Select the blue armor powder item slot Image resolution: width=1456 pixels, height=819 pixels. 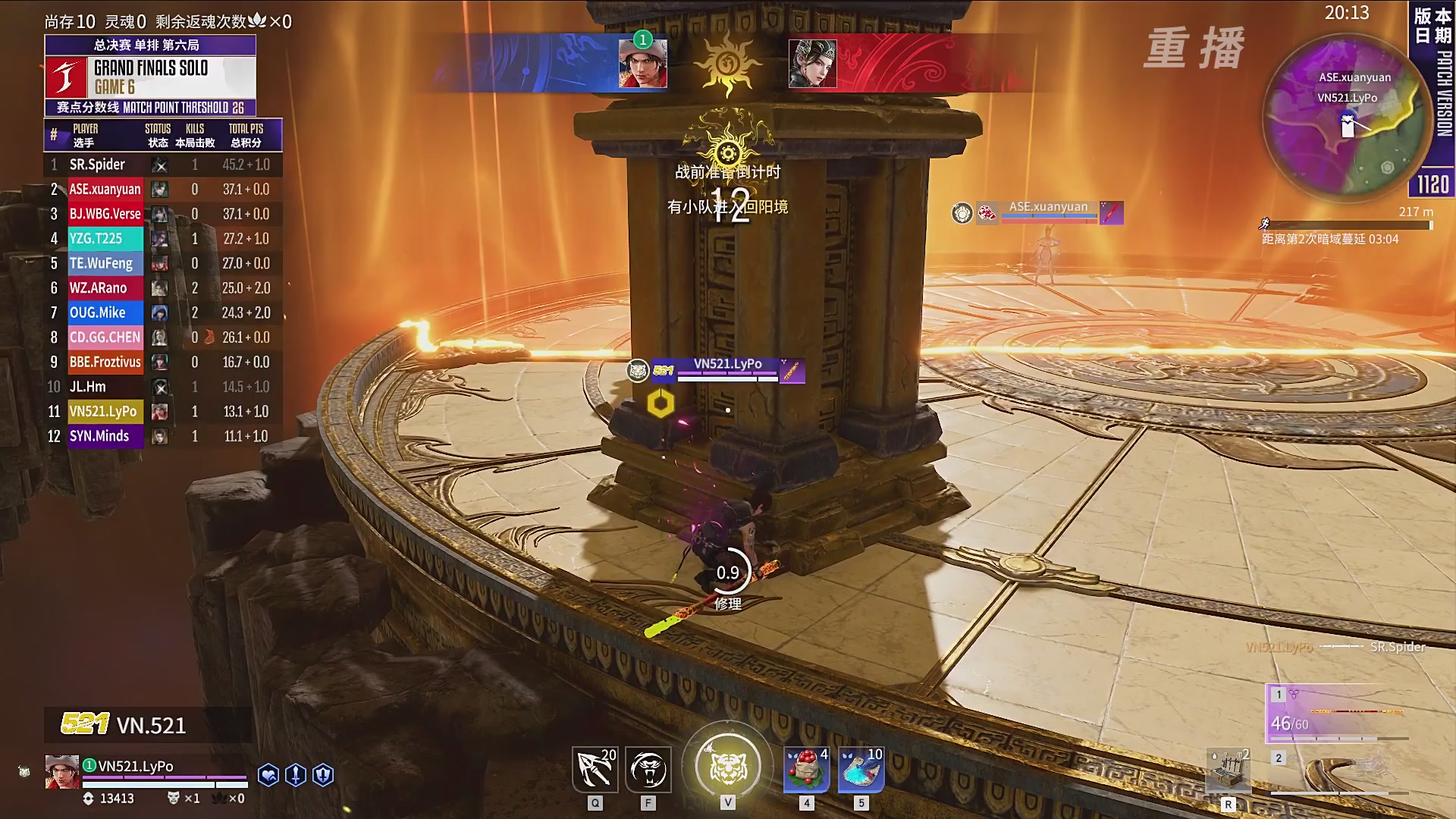click(861, 770)
